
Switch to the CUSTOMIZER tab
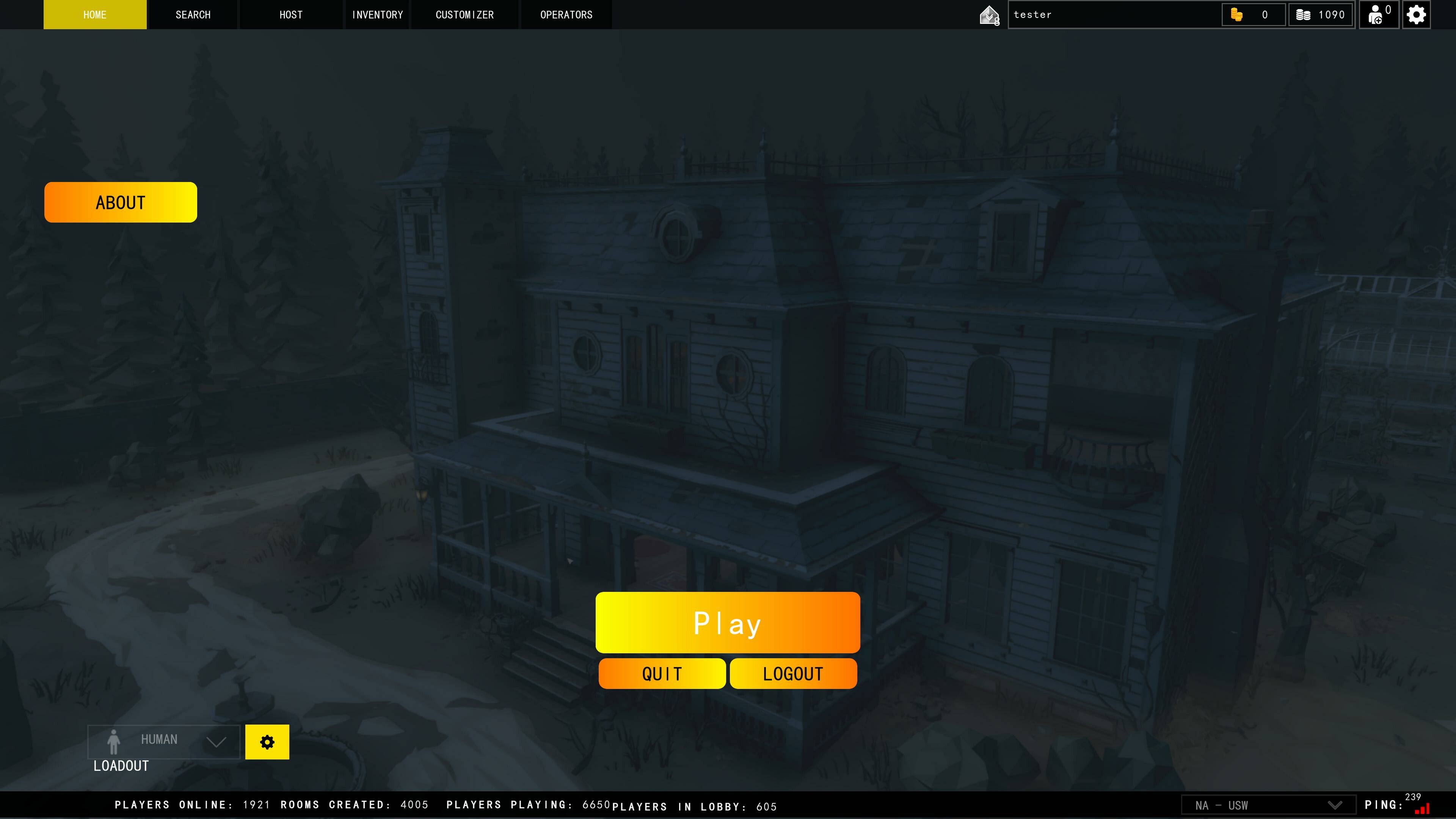point(464,15)
